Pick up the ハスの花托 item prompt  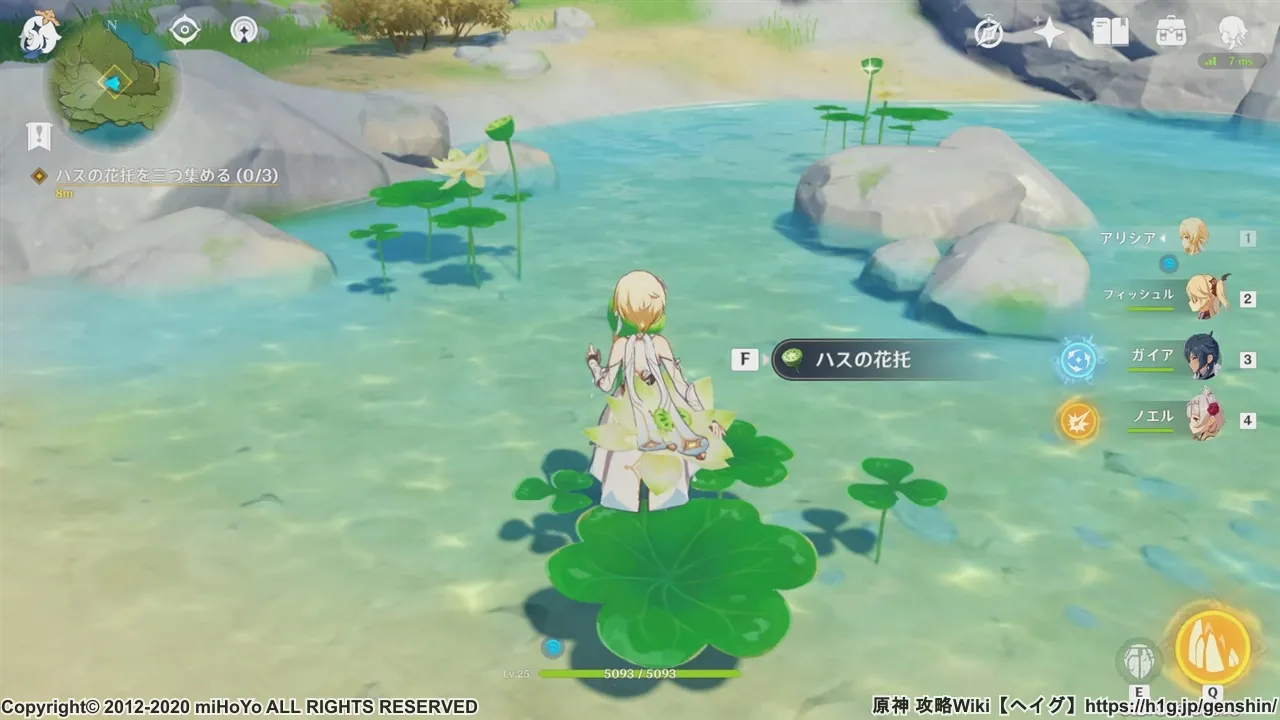click(858, 360)
